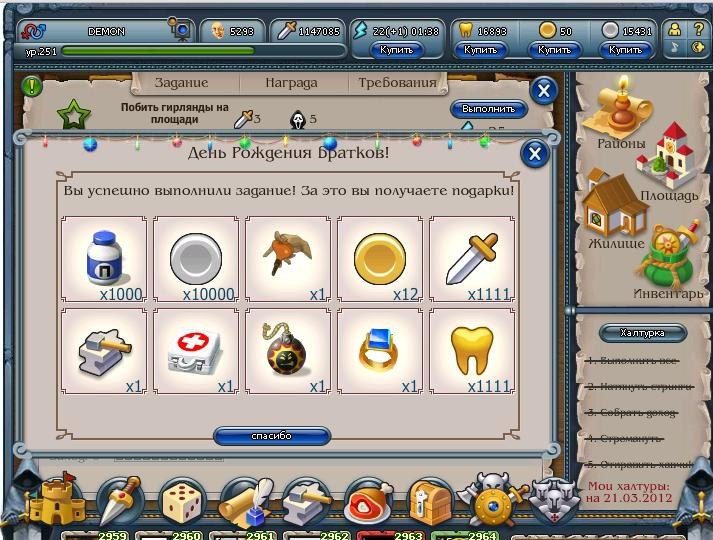Select the golden tooth reward slot
Screen dimensions: 713x540
[x=472, y=351]
